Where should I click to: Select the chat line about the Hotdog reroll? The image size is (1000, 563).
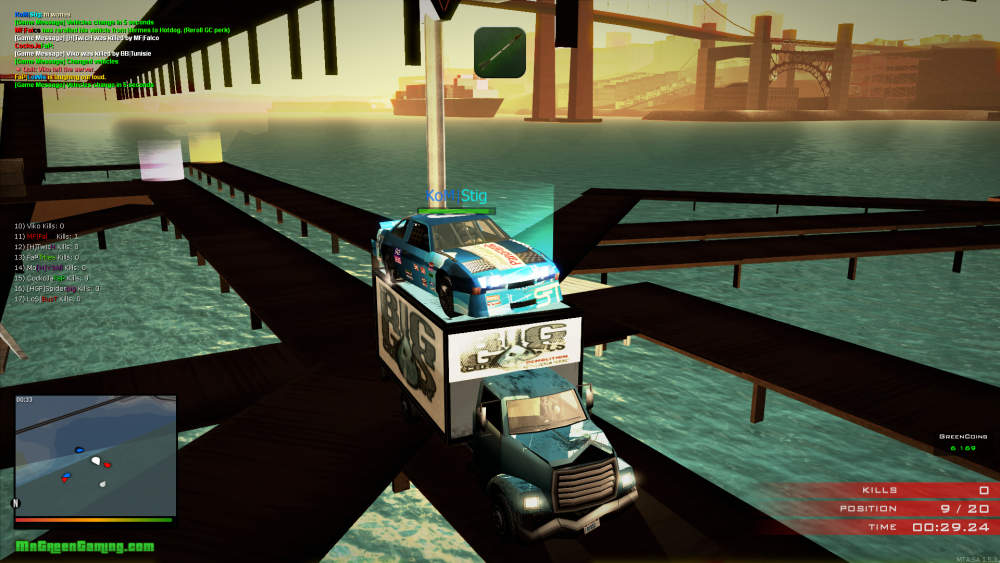tap(122, 30)
